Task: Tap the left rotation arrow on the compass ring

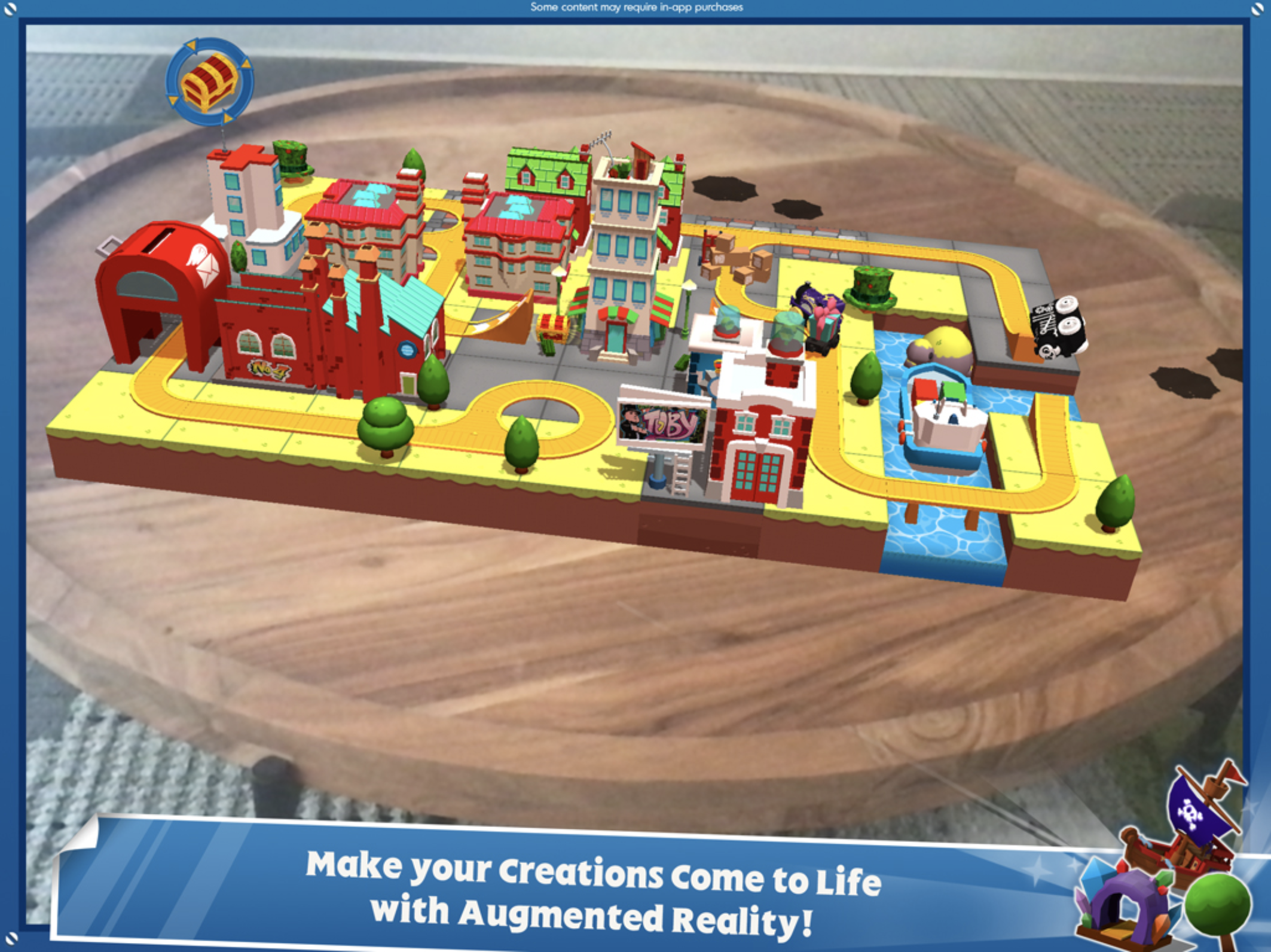Action: (x=173, y=100)
